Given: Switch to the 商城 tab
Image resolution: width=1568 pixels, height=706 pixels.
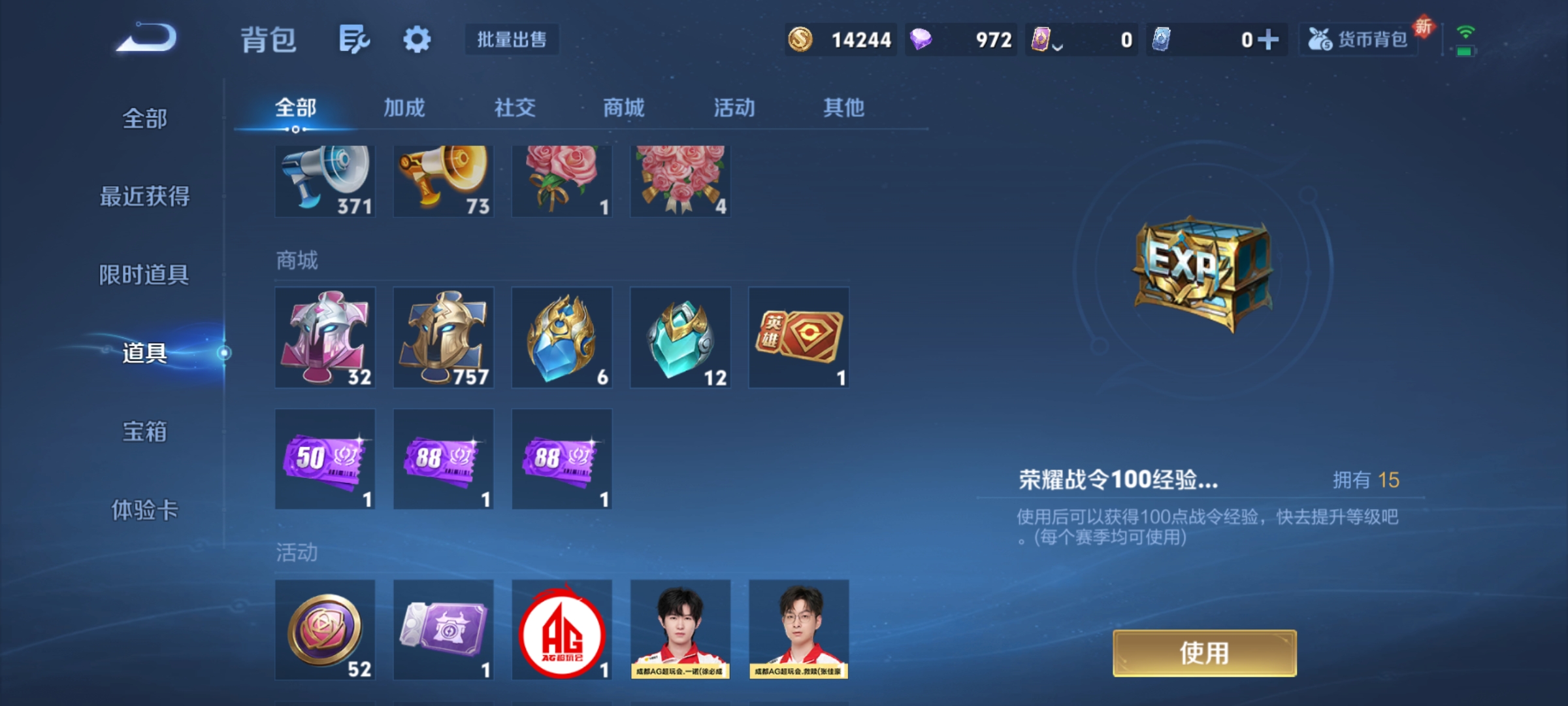Looking at the screenshot, I should (624, 108).
